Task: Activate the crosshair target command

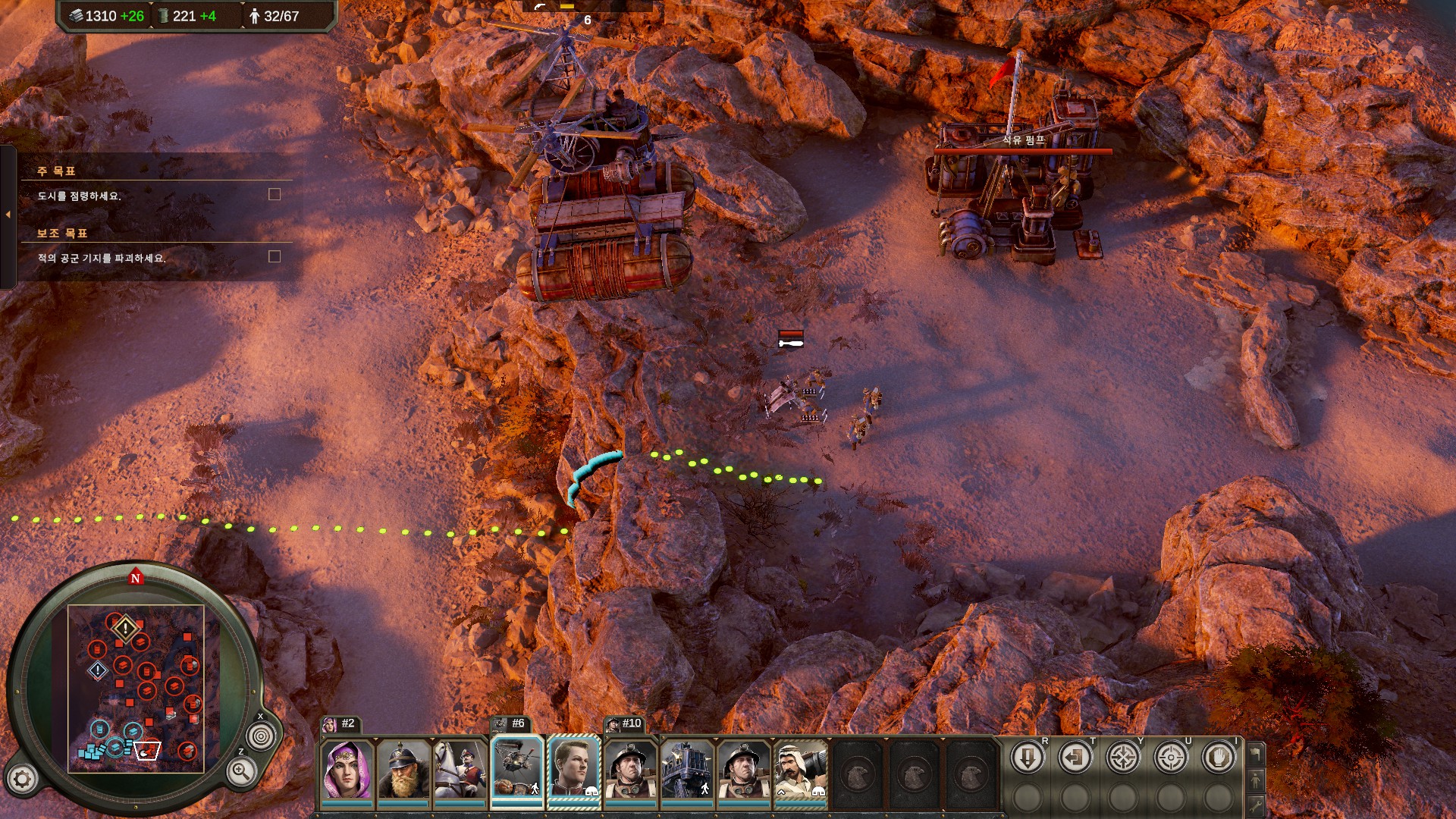Action: pos(1171,758)
